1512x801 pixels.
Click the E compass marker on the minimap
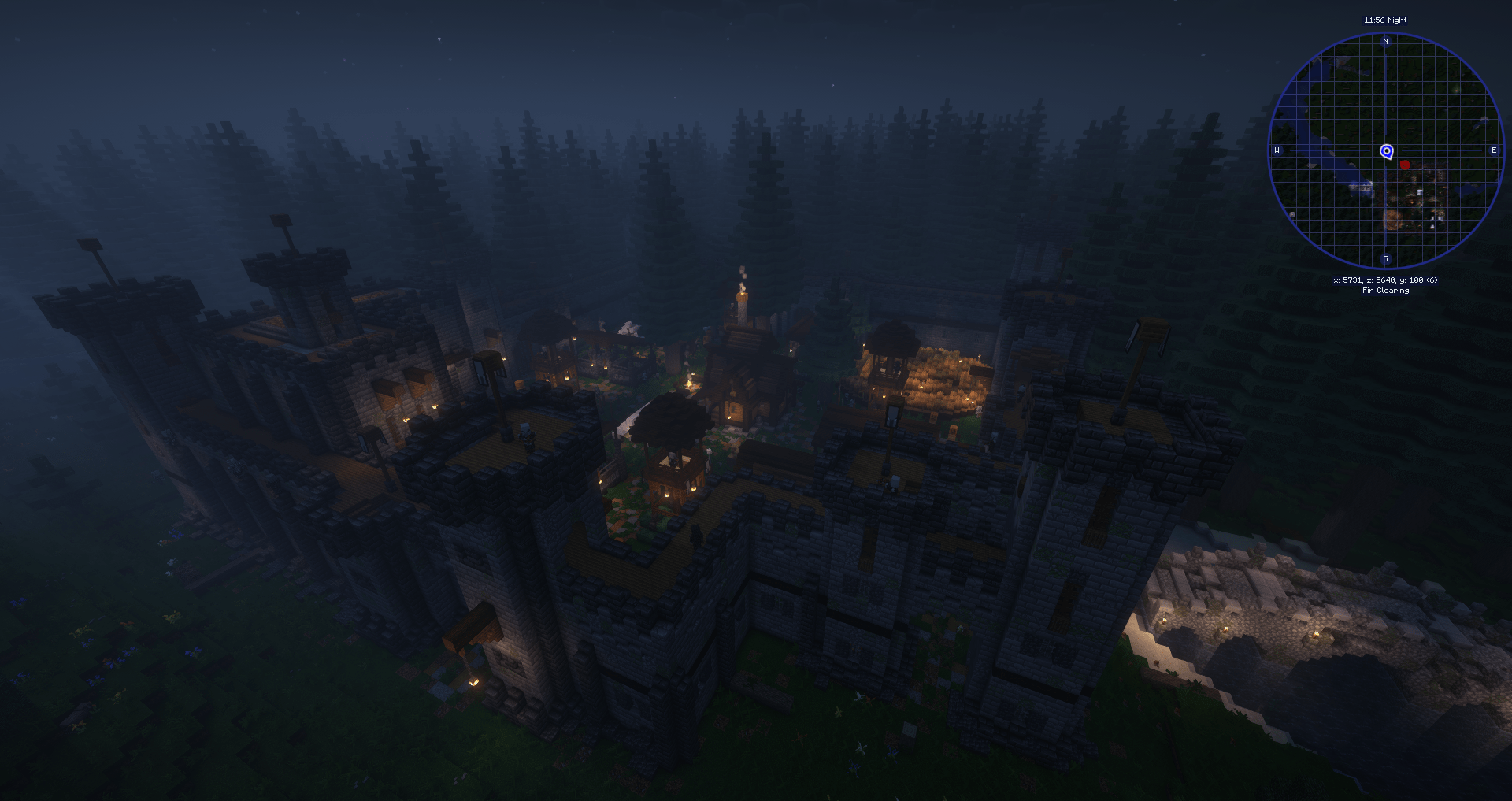[1494, 150]
